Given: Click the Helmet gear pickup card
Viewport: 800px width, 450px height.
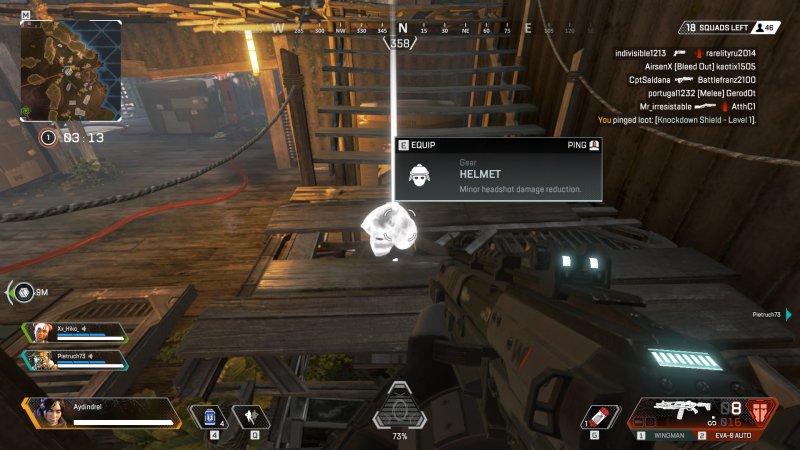Looking at the screenshot, I should (x=498, y=169).
